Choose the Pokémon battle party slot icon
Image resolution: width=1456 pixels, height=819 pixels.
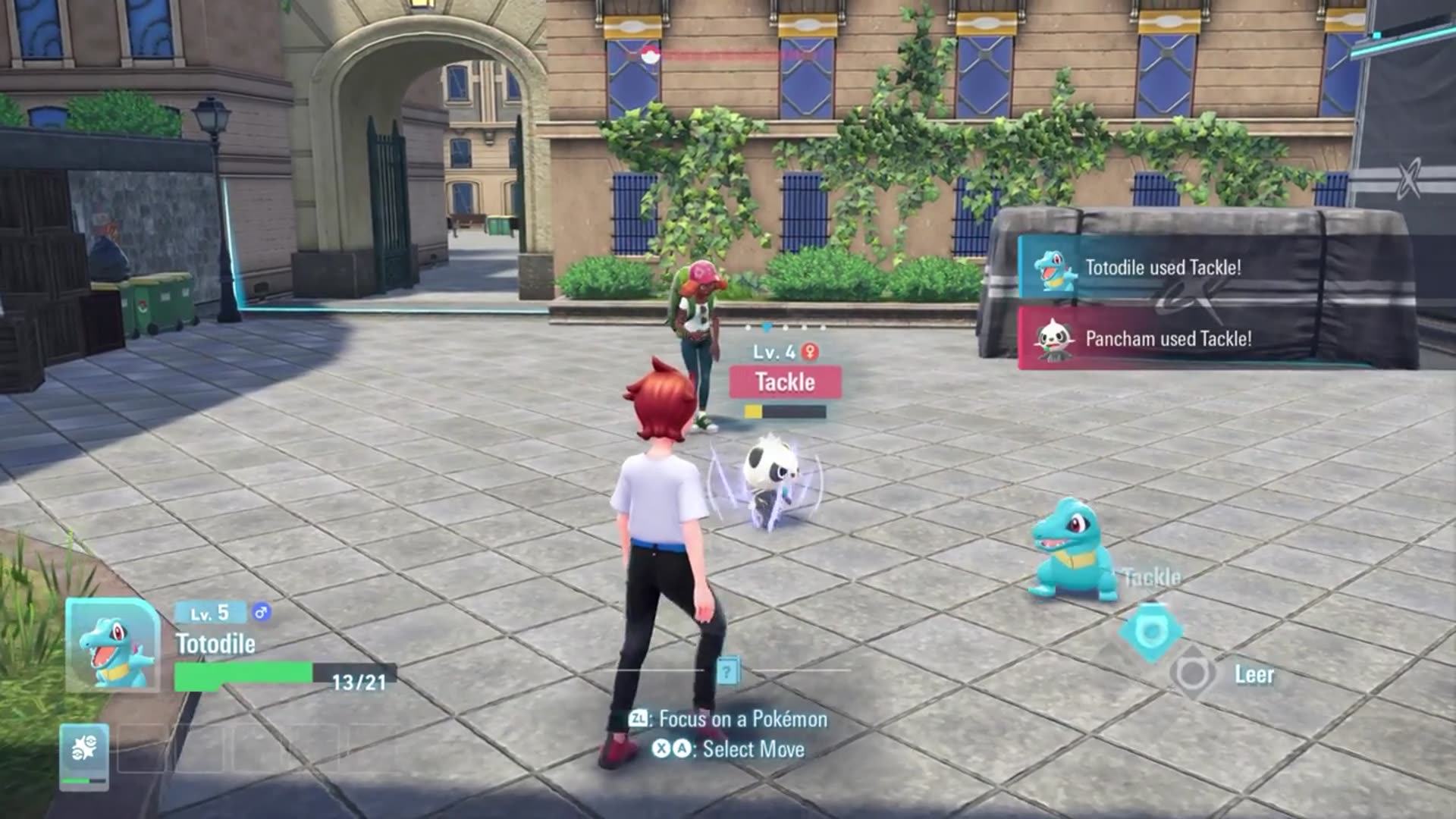pyautogui.click(x=84, y=755)
